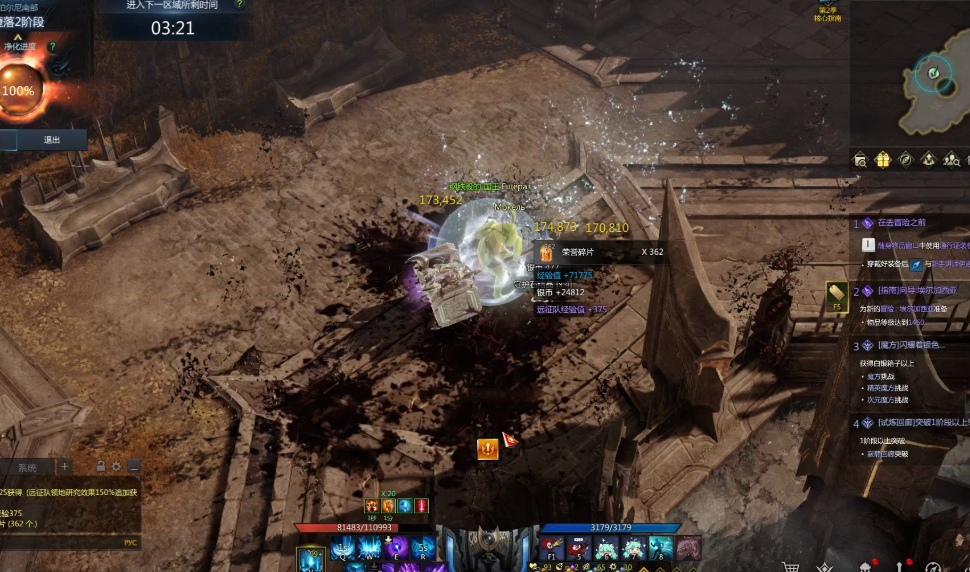
Task: Click the 退出 (exit) button
Action: pos(51,140)
